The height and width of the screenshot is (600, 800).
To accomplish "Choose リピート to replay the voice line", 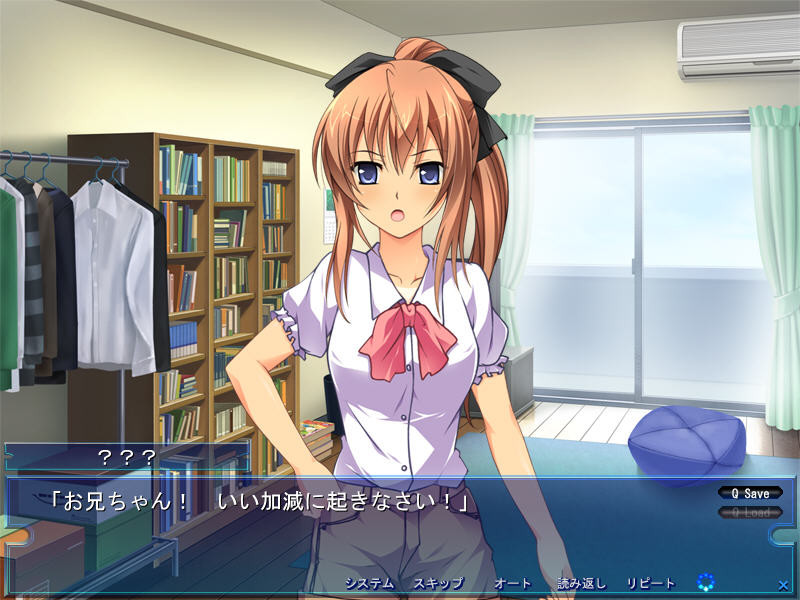I will tap(651, 583).
